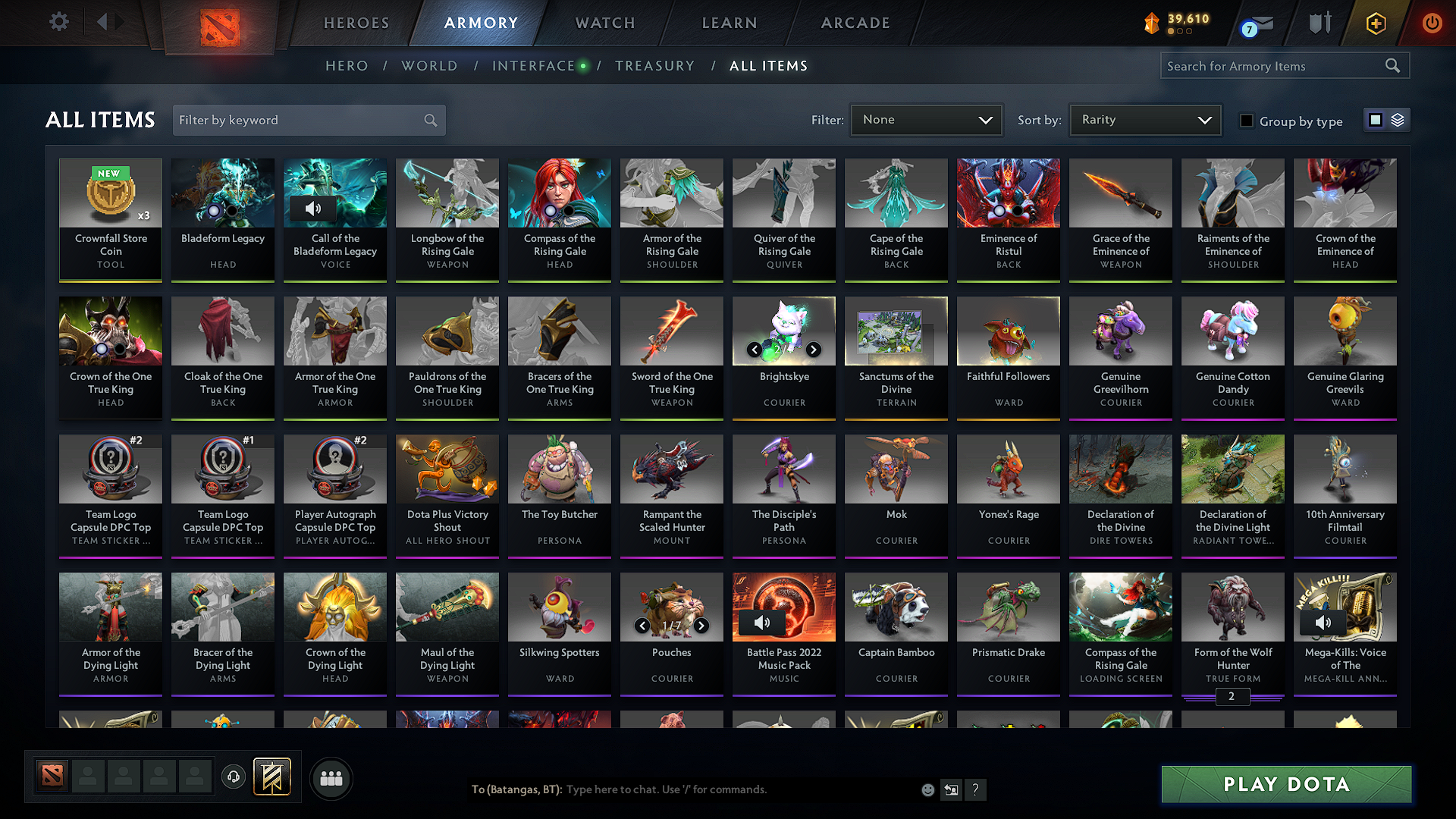This screenshot has height=819, width=1456.
Task: Open the TREASURY section
Action: point(655,66)
